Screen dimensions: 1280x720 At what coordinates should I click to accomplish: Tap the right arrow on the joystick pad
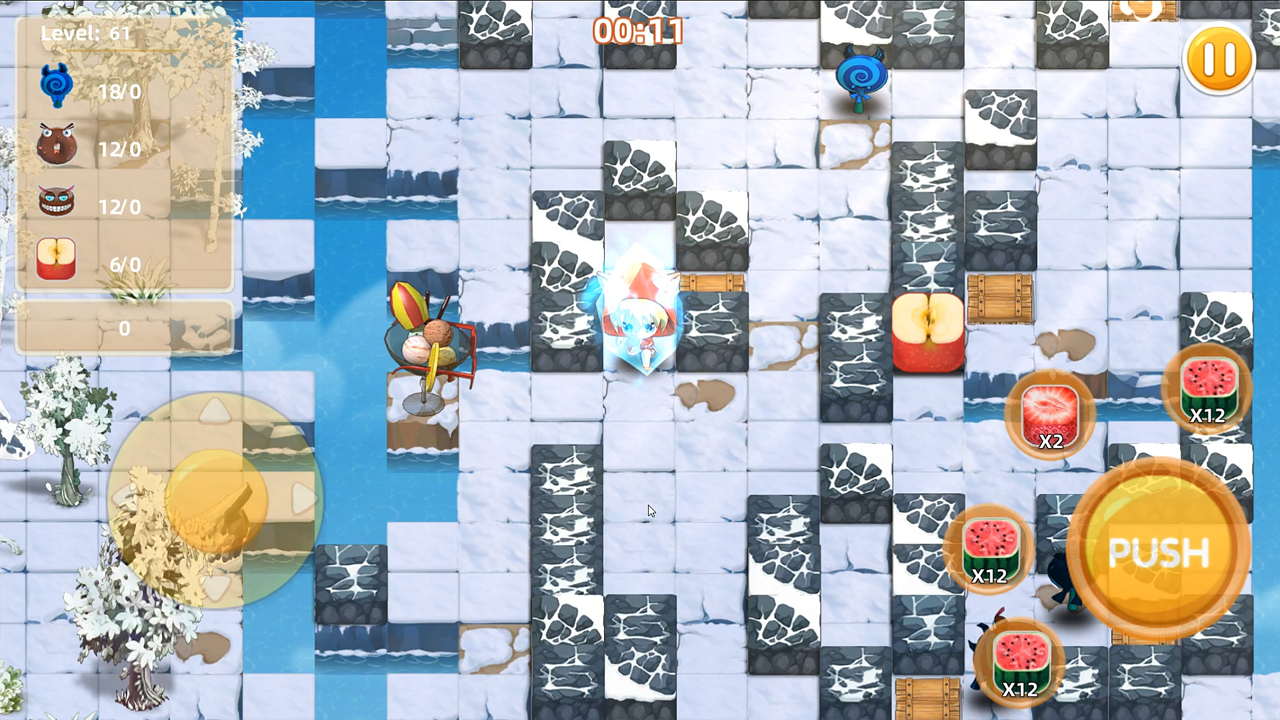[305, 500]
